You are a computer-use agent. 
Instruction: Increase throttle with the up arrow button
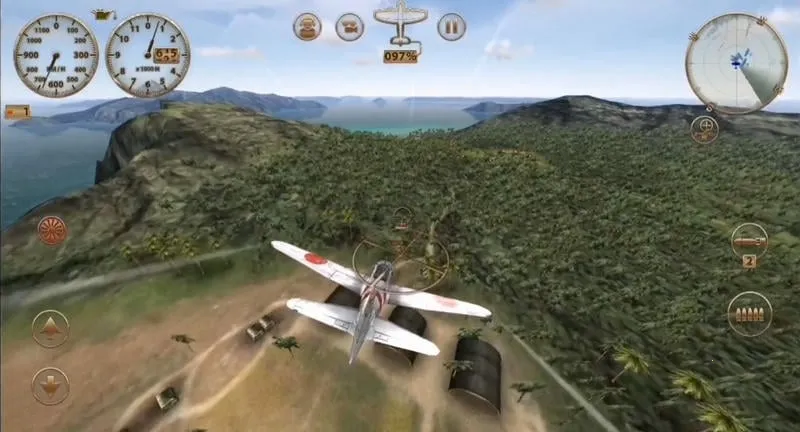coord(50,328)
